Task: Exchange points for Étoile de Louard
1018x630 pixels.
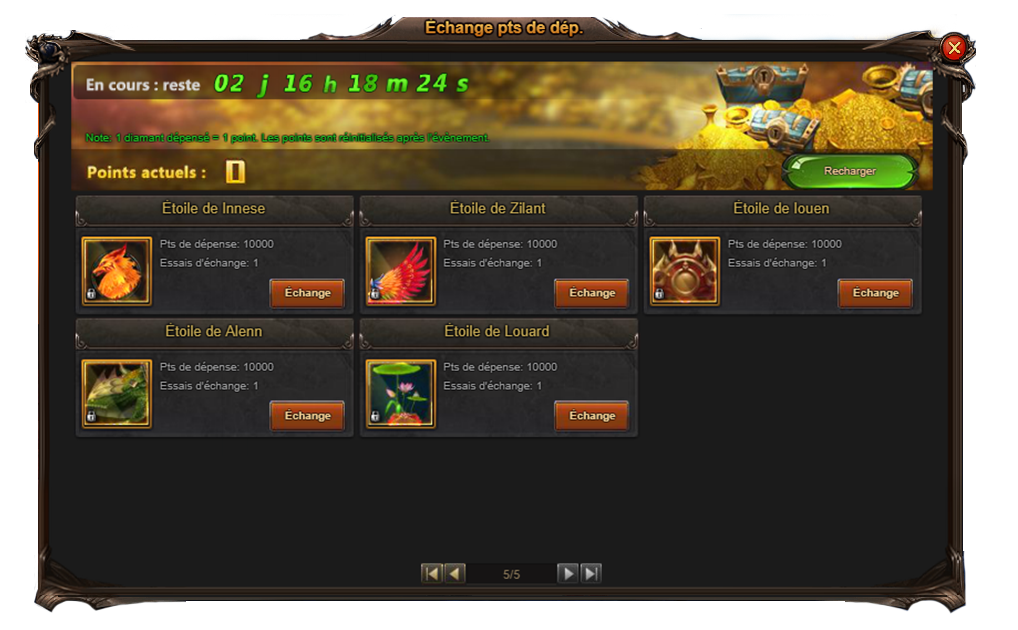Action: click(x=592, y=416)
